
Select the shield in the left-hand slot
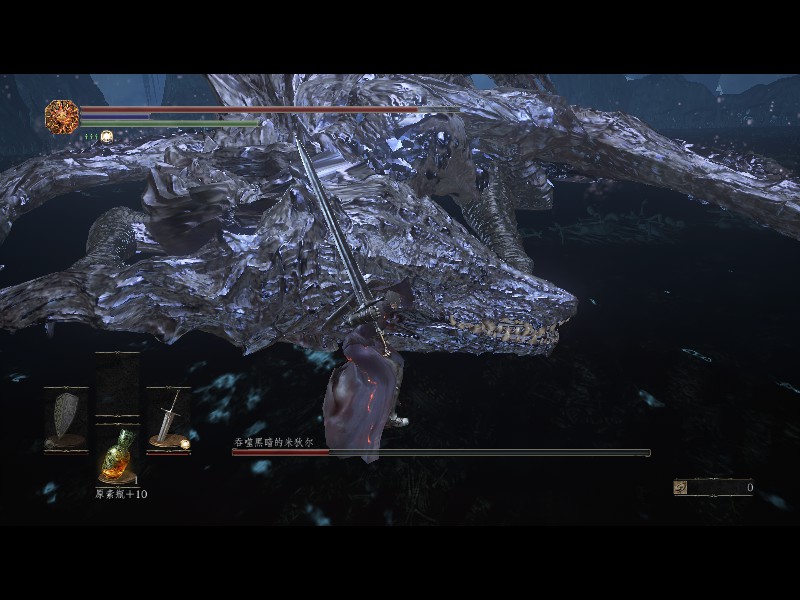point(66,418)
